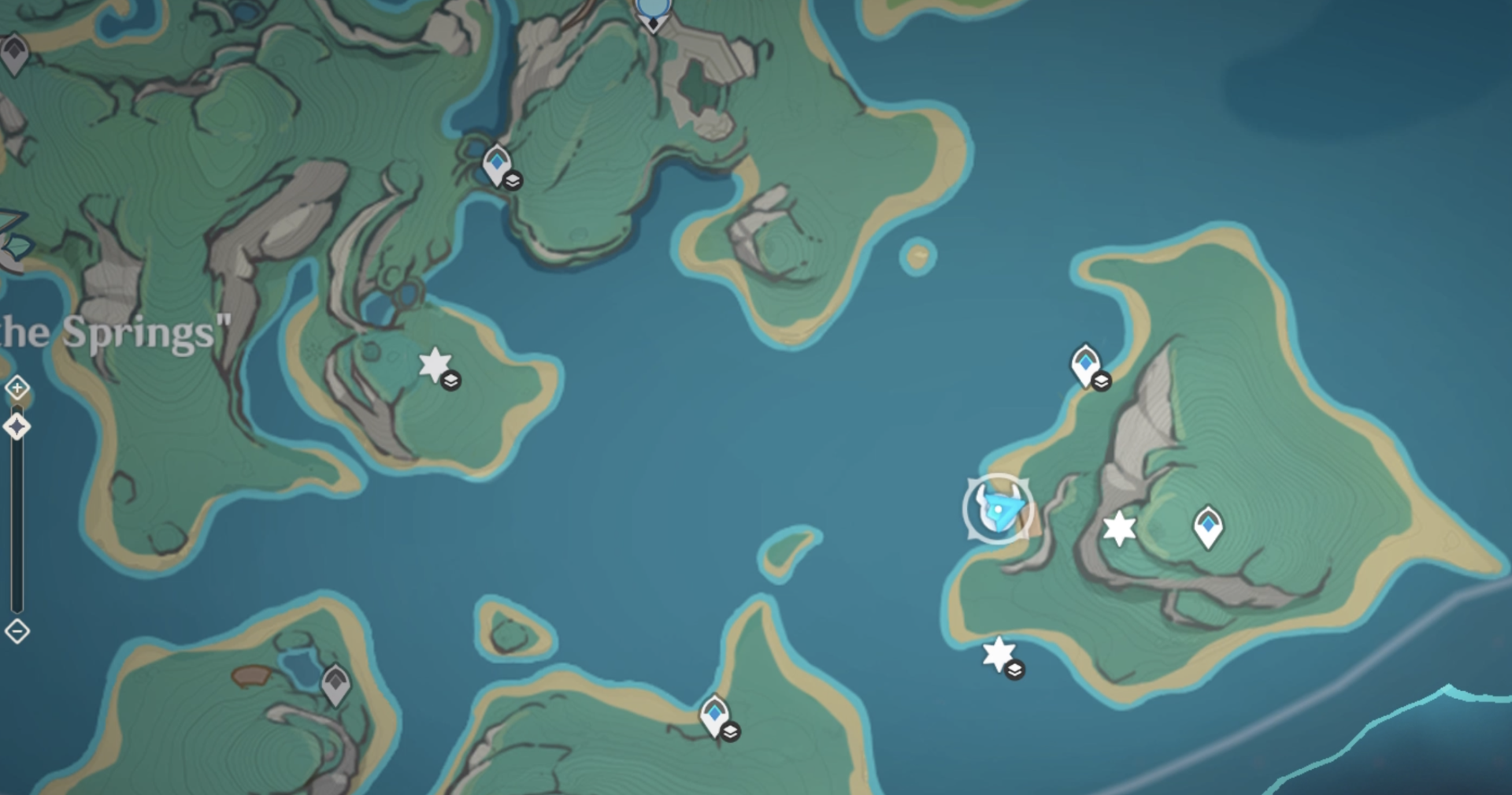Click the blue circular pin at the top edge
The height and width of the screenshot is (795, 1512).
pos(652,9)
